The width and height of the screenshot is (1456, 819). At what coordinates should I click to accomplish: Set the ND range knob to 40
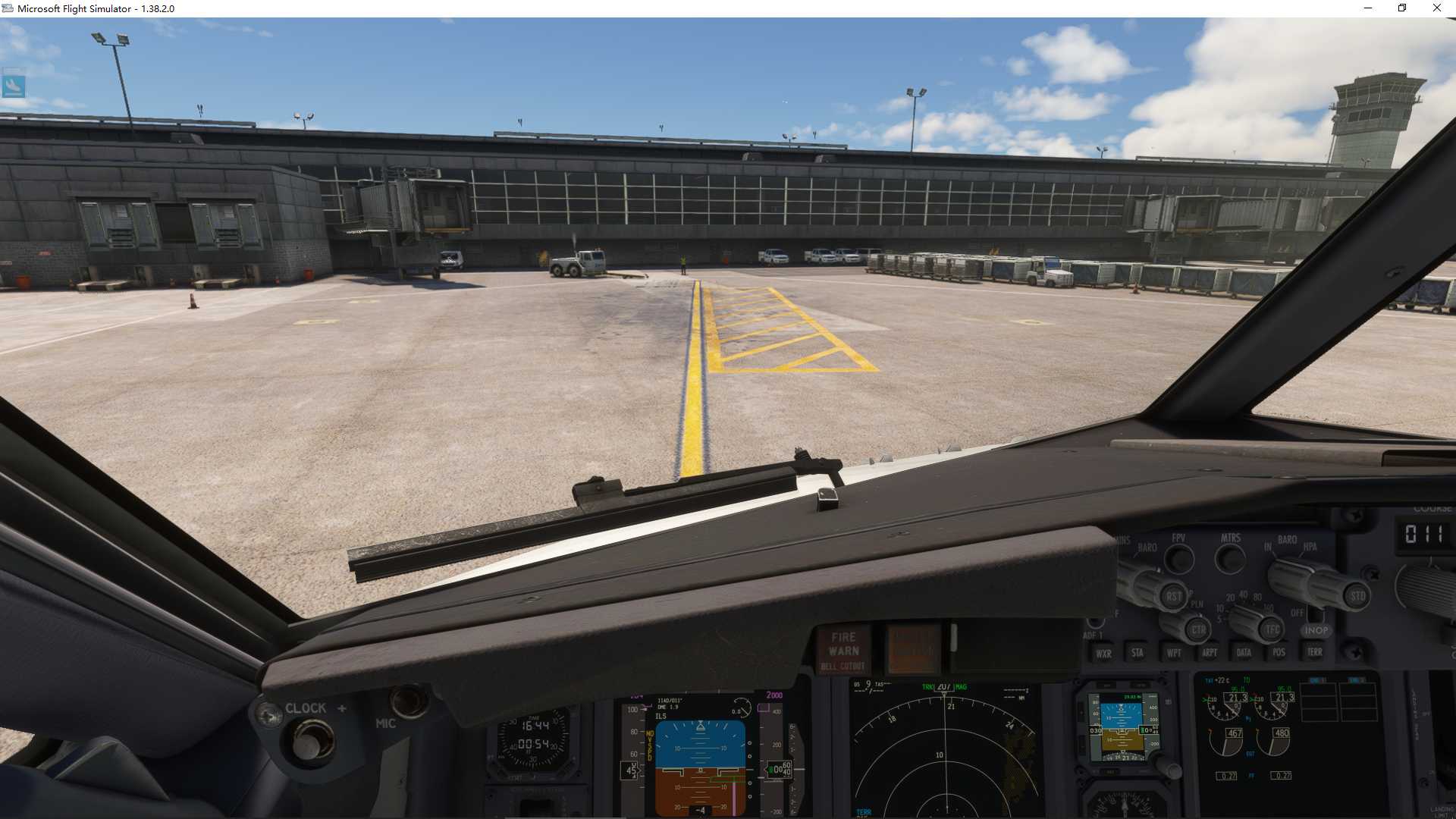tap(1242, 598)
